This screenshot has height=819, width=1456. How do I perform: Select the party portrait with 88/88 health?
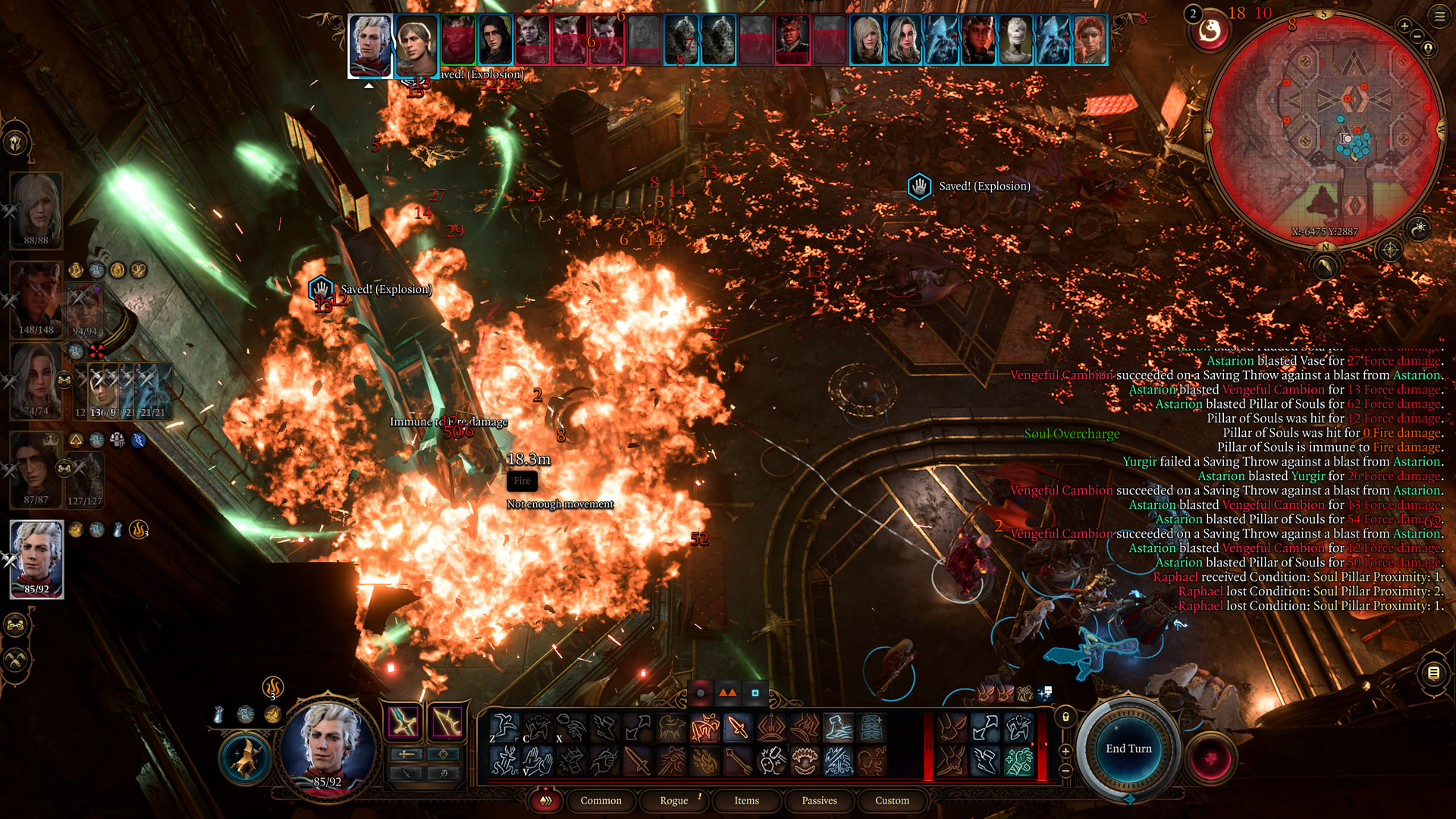[x=36, y=209]
